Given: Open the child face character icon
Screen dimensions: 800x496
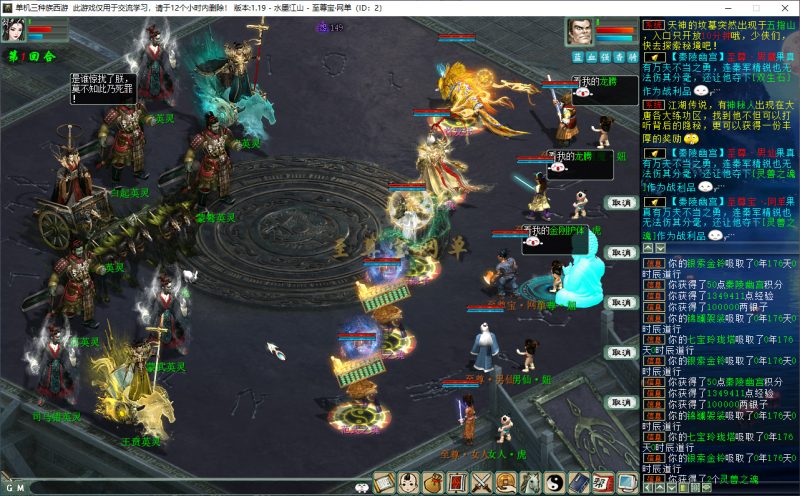Looking at the screenshot, I should [x=409, y=482].
